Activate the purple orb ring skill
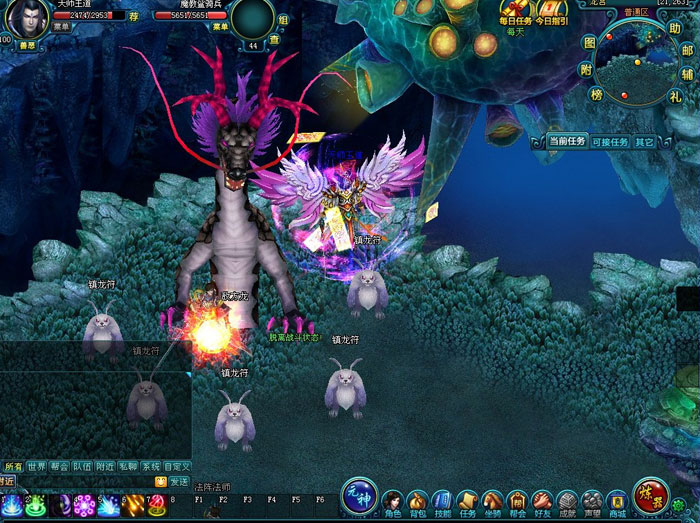The height and width of the screenshot is (523, 700). (84, 505)
